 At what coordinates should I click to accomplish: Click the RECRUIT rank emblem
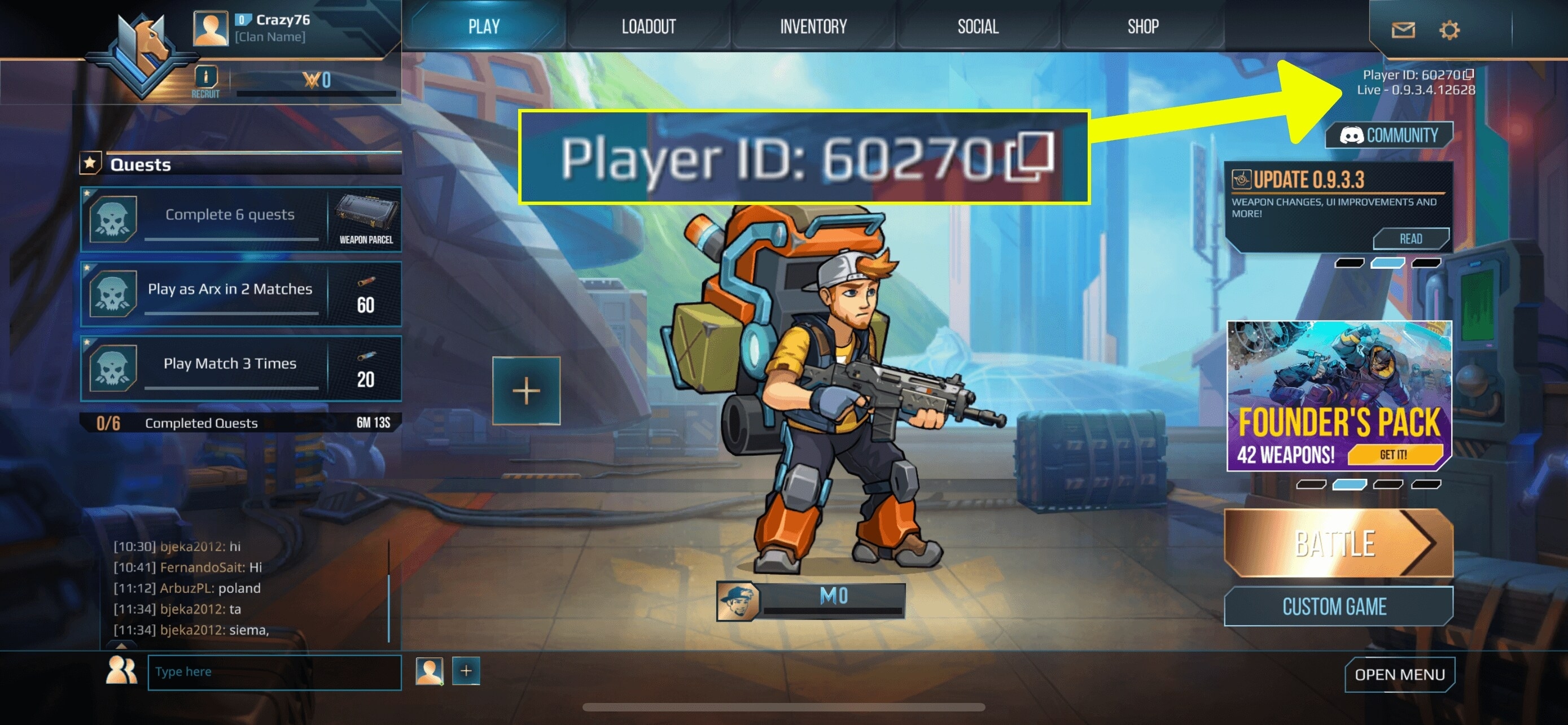pyautogui.click(x=206, y=78)
